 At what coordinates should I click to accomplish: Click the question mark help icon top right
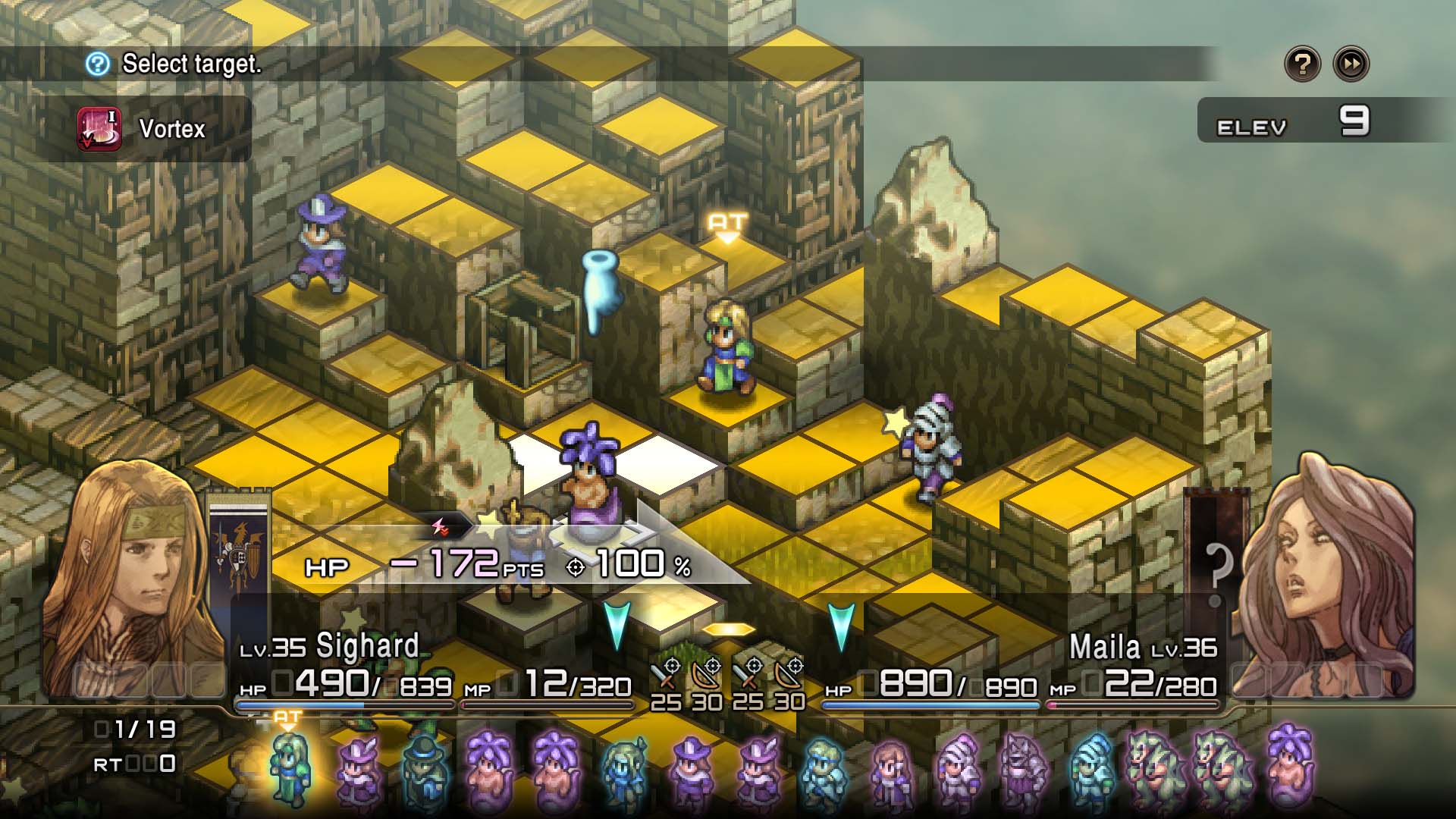(x=1301, y=64)
